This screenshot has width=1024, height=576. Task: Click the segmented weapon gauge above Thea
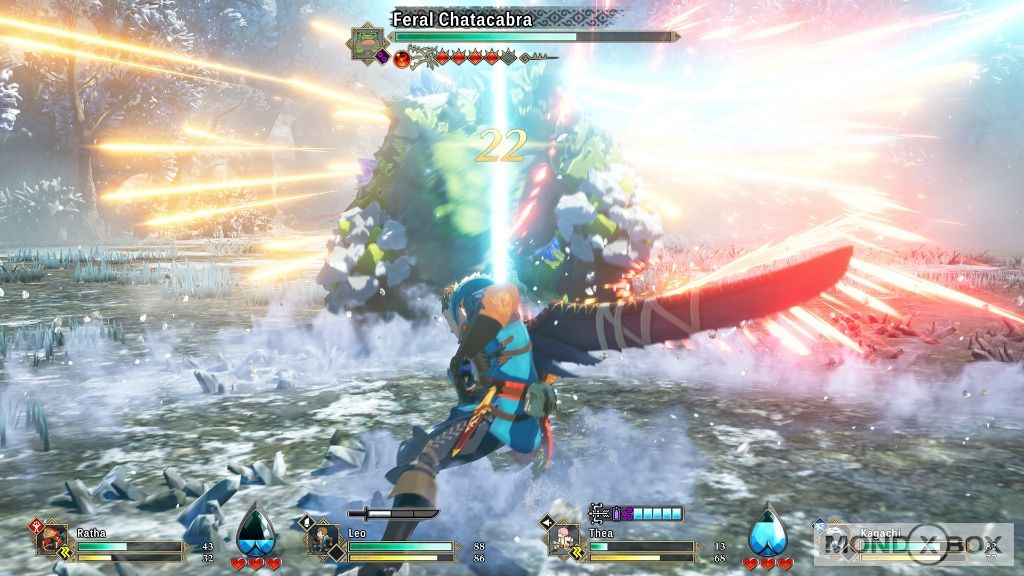(637, 513)
